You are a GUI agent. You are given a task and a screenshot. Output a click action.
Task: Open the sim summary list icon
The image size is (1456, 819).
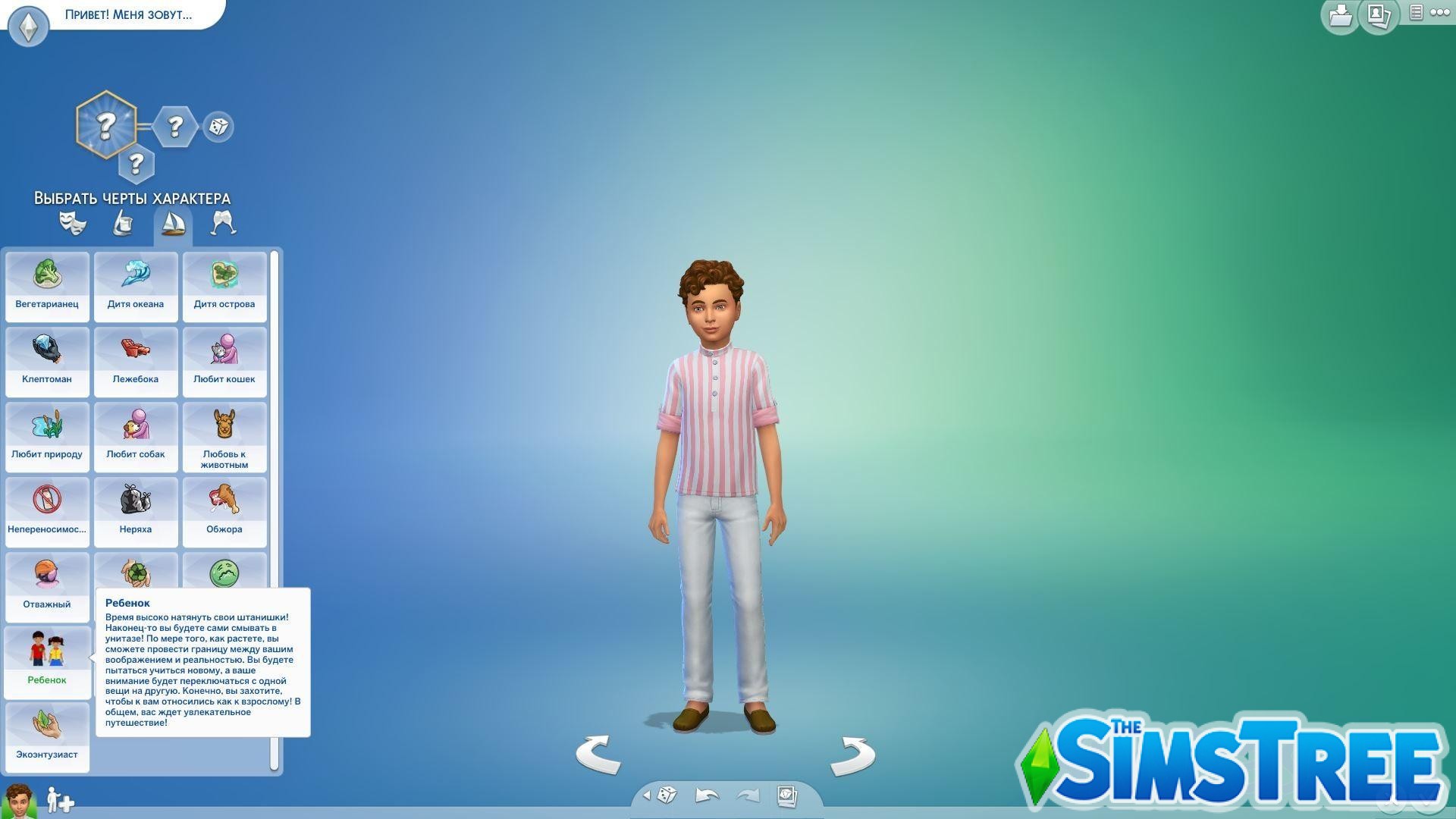1415,13
